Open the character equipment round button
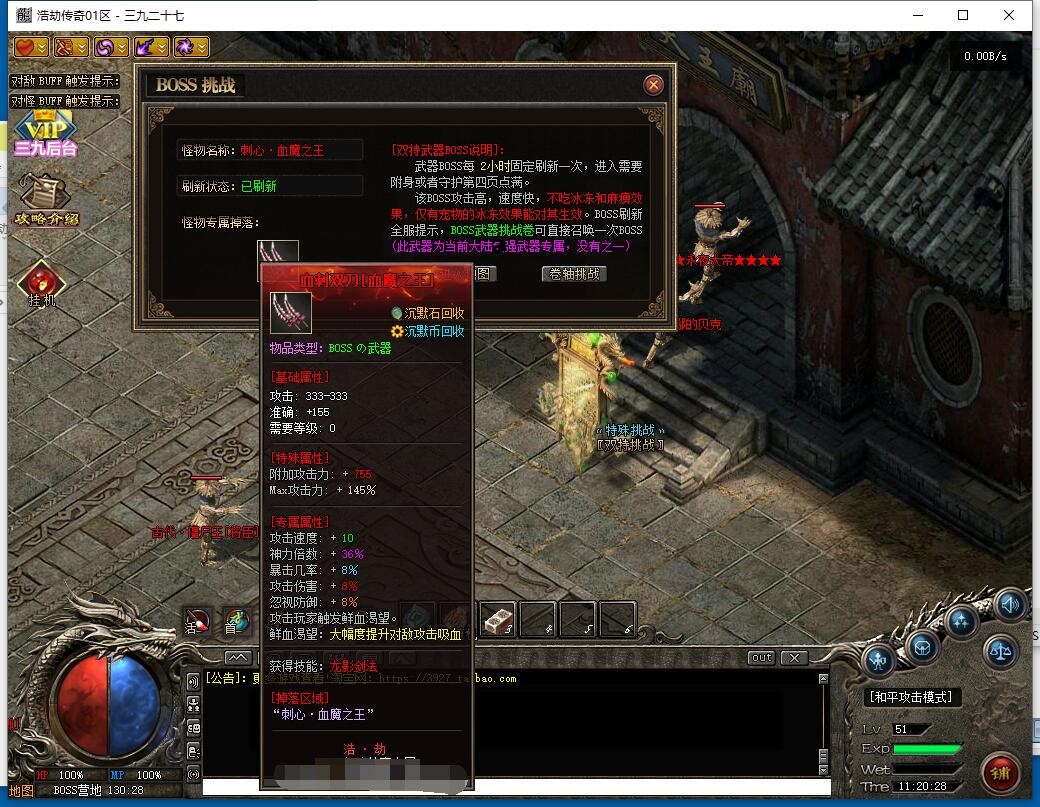Screen dimensions: 1040x807 pyautogui.click(x=880, y=659)
